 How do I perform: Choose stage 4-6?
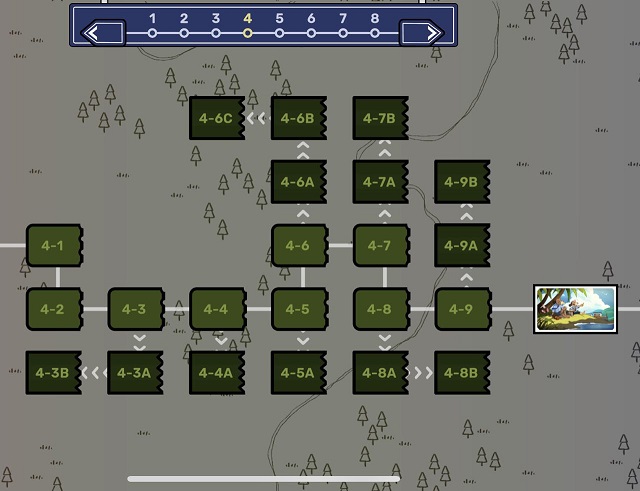tap(298, 245)
